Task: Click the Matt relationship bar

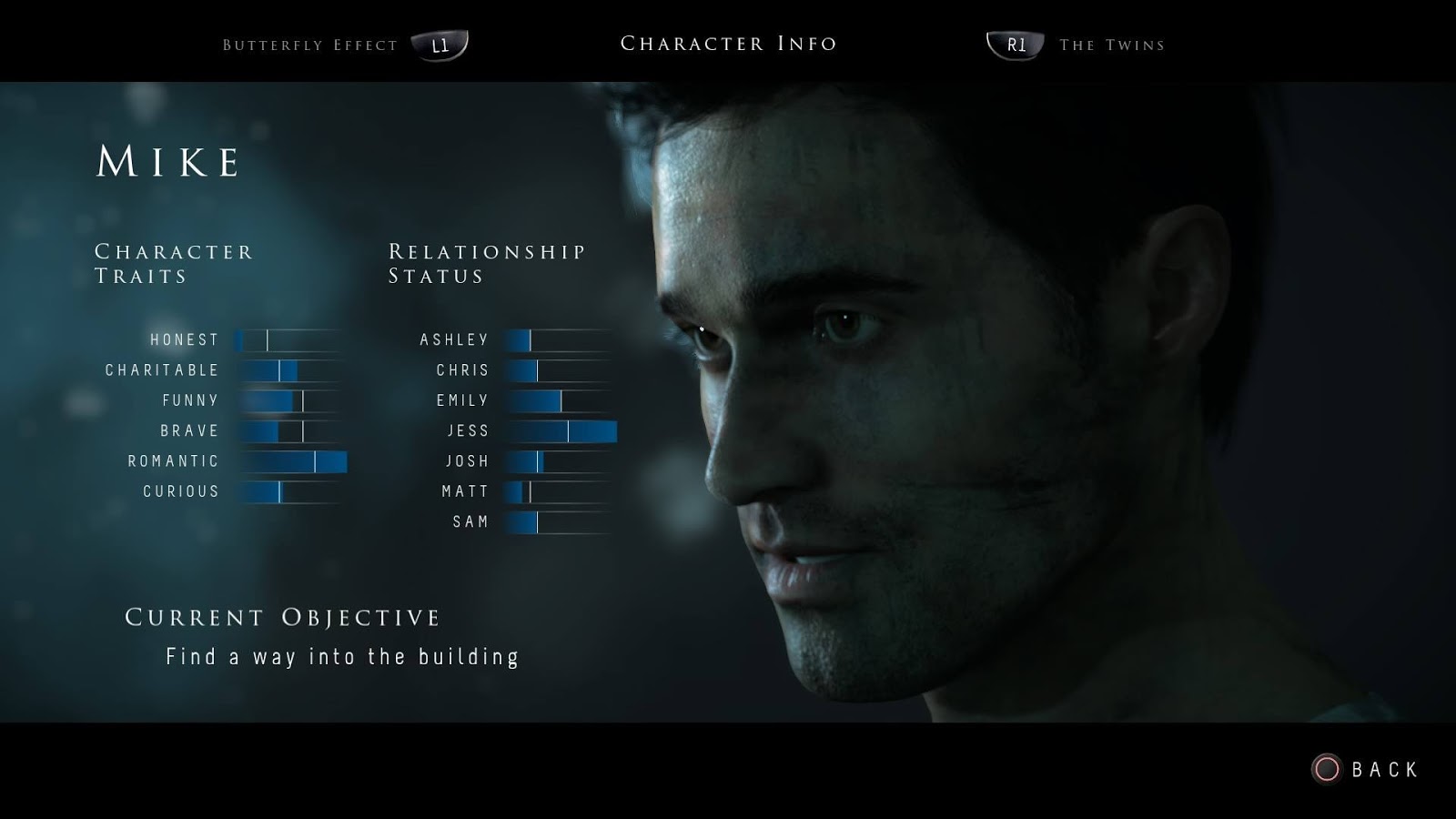Action: click(x=560, y=490)
